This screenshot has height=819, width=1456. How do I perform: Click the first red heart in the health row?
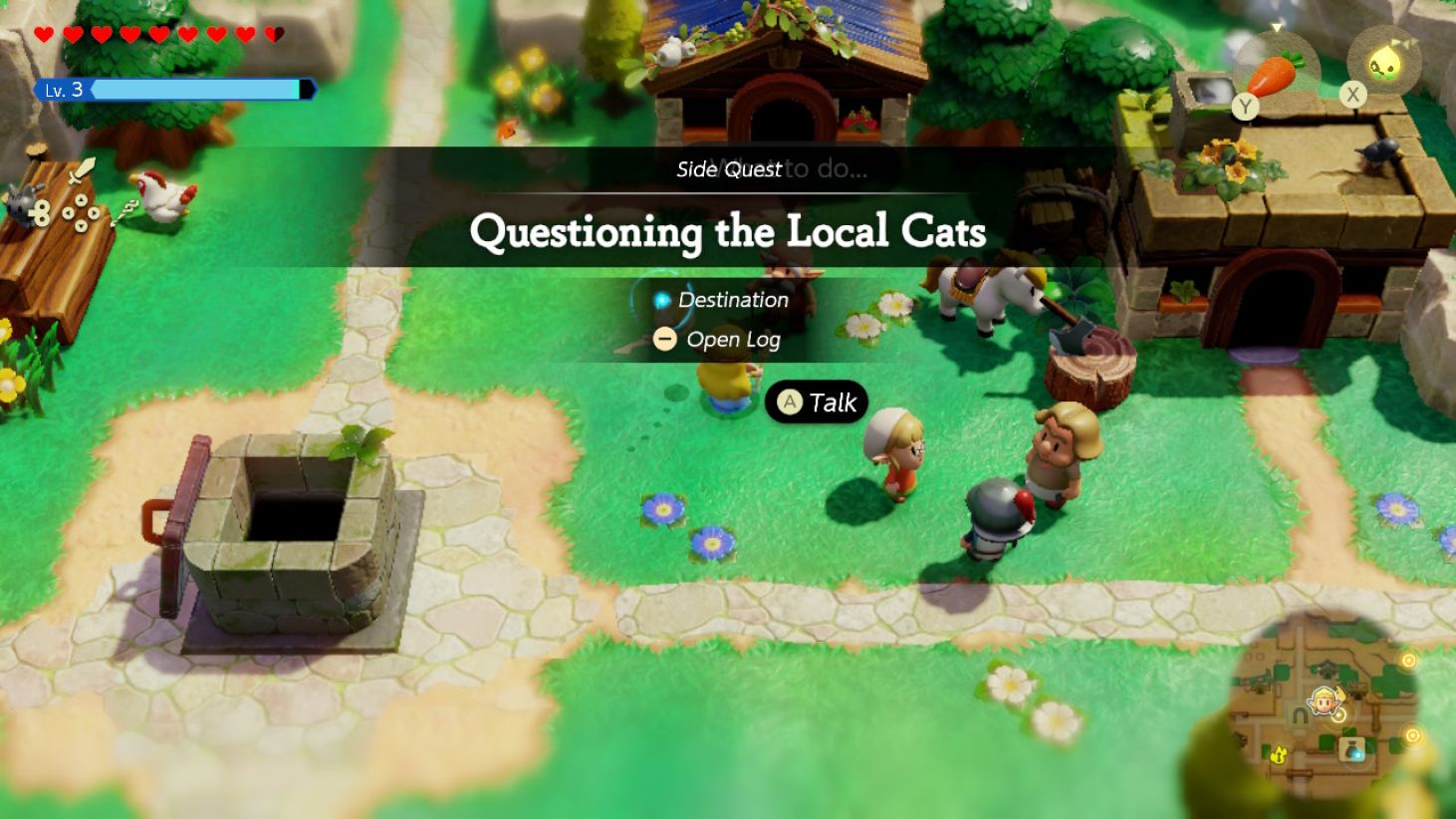[x=44, y=33]
